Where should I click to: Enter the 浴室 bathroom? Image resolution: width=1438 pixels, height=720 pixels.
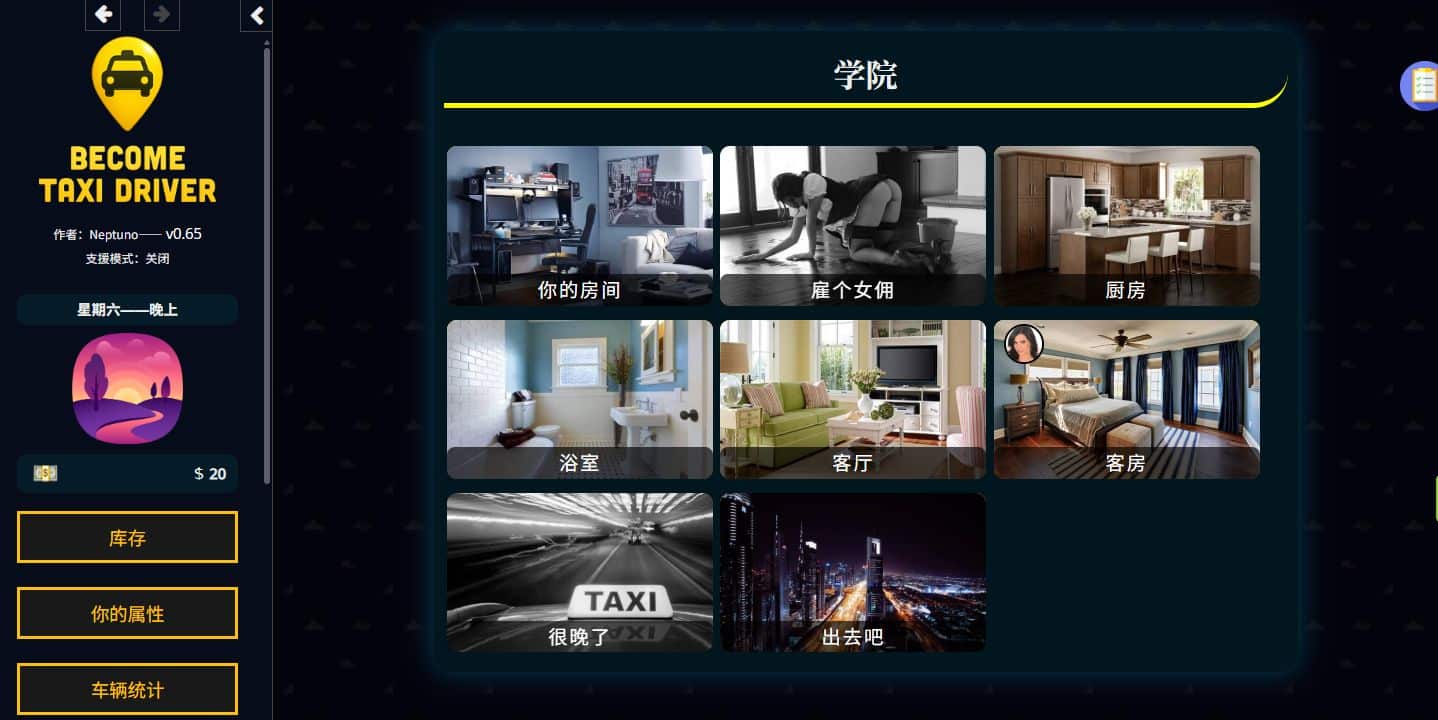click(x=579, y=399)
